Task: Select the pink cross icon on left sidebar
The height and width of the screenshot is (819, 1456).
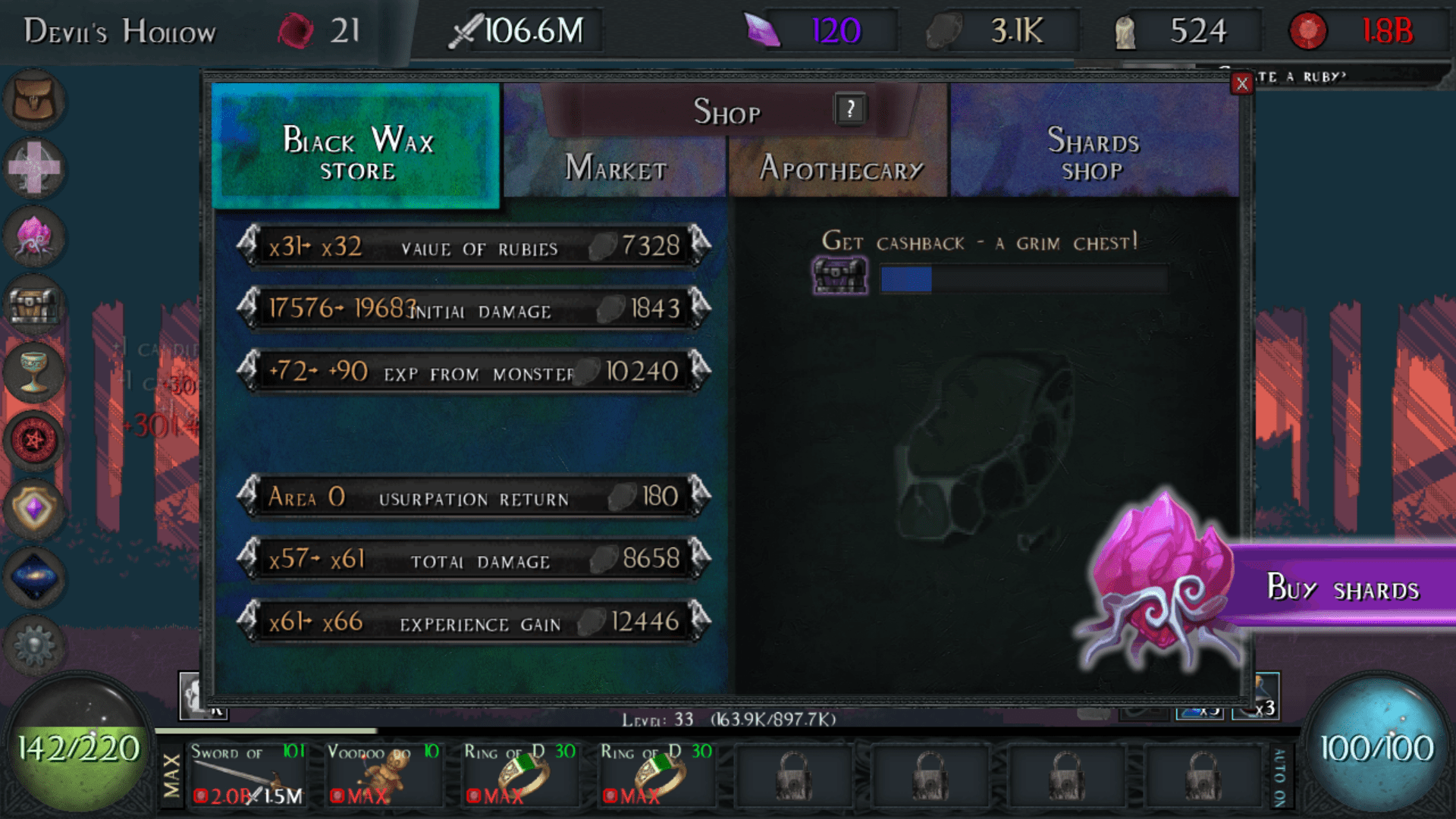Action: [35, 169]
